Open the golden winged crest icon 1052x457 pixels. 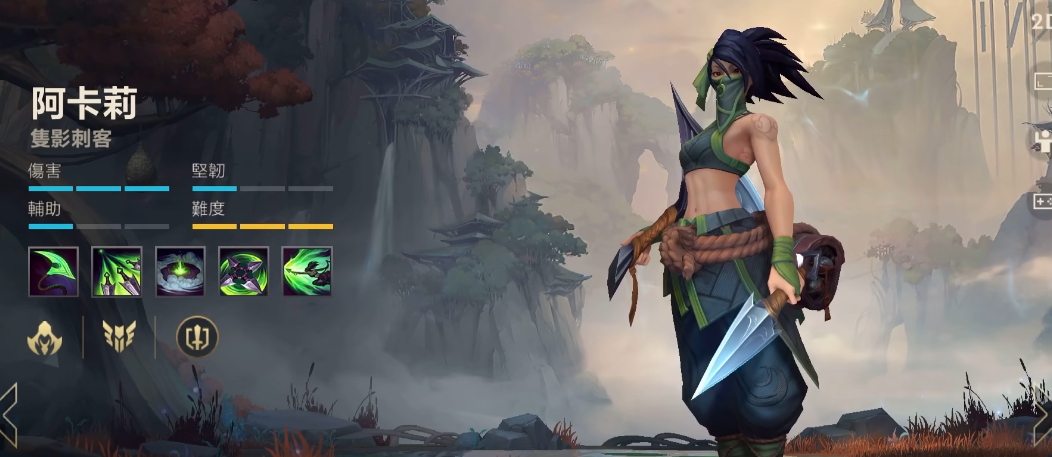(x=119, y=338)
